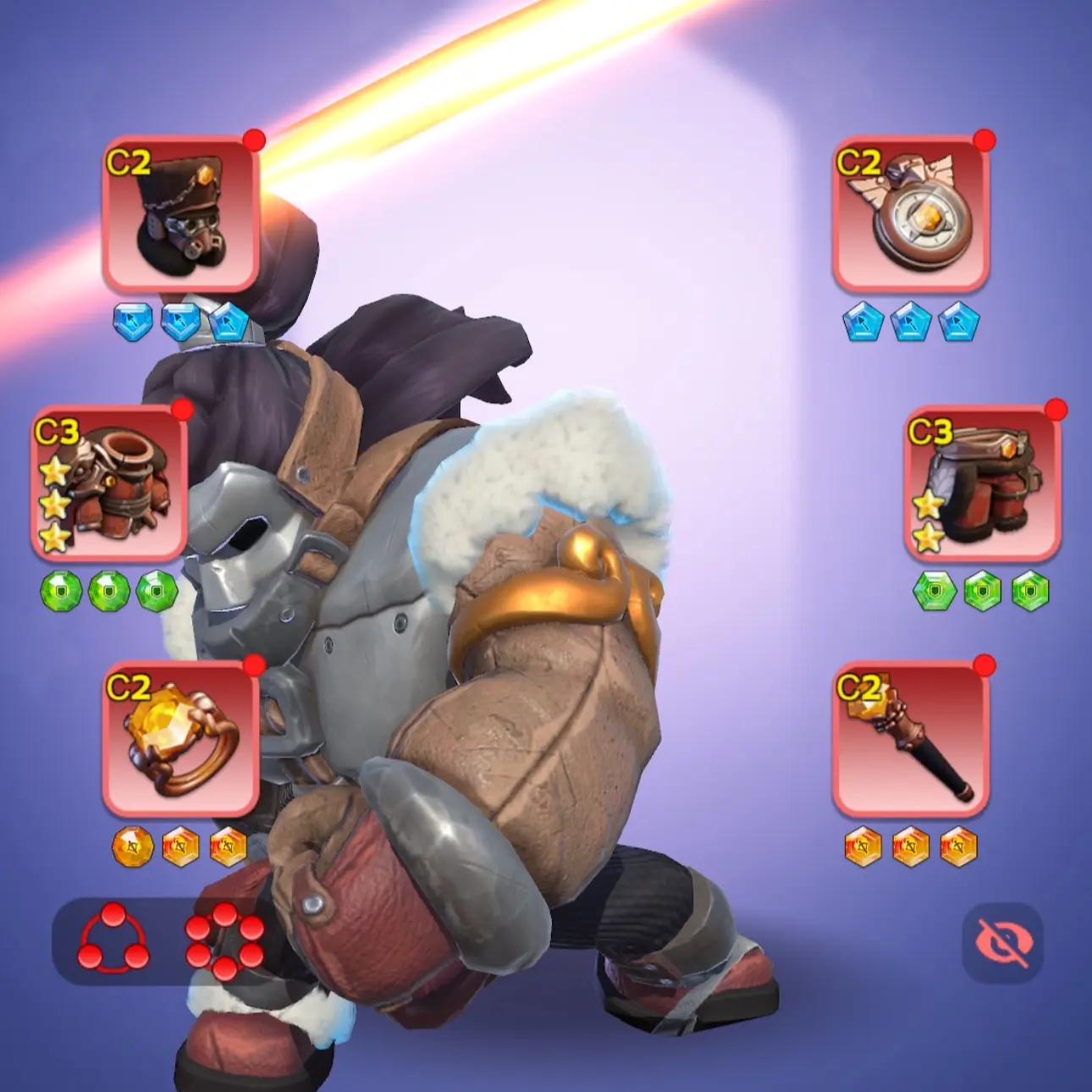The height and width of the screenshot is (1092, 1092).
Task: Open the six-dot ring set bonus icon
Action: click(224, 941)
